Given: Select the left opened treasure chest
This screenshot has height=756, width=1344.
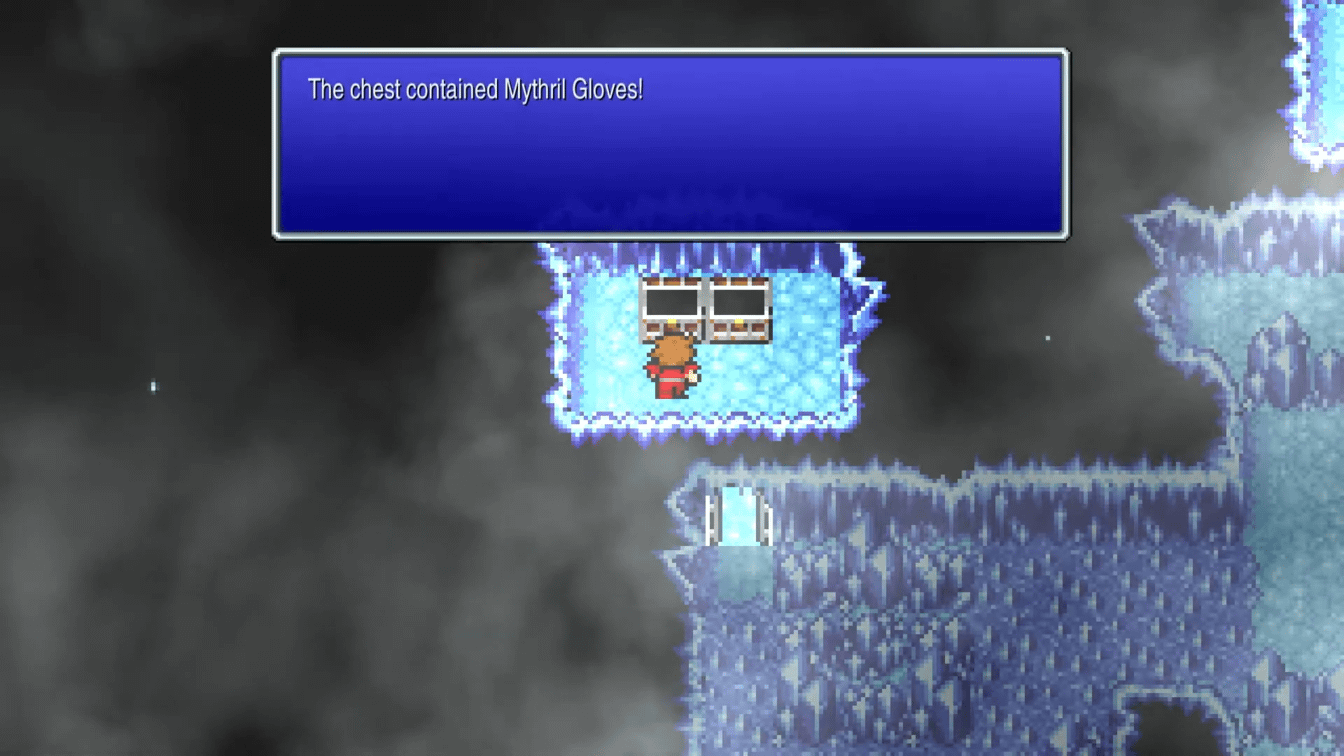Looking at the screenshot, I should (671, 310).
